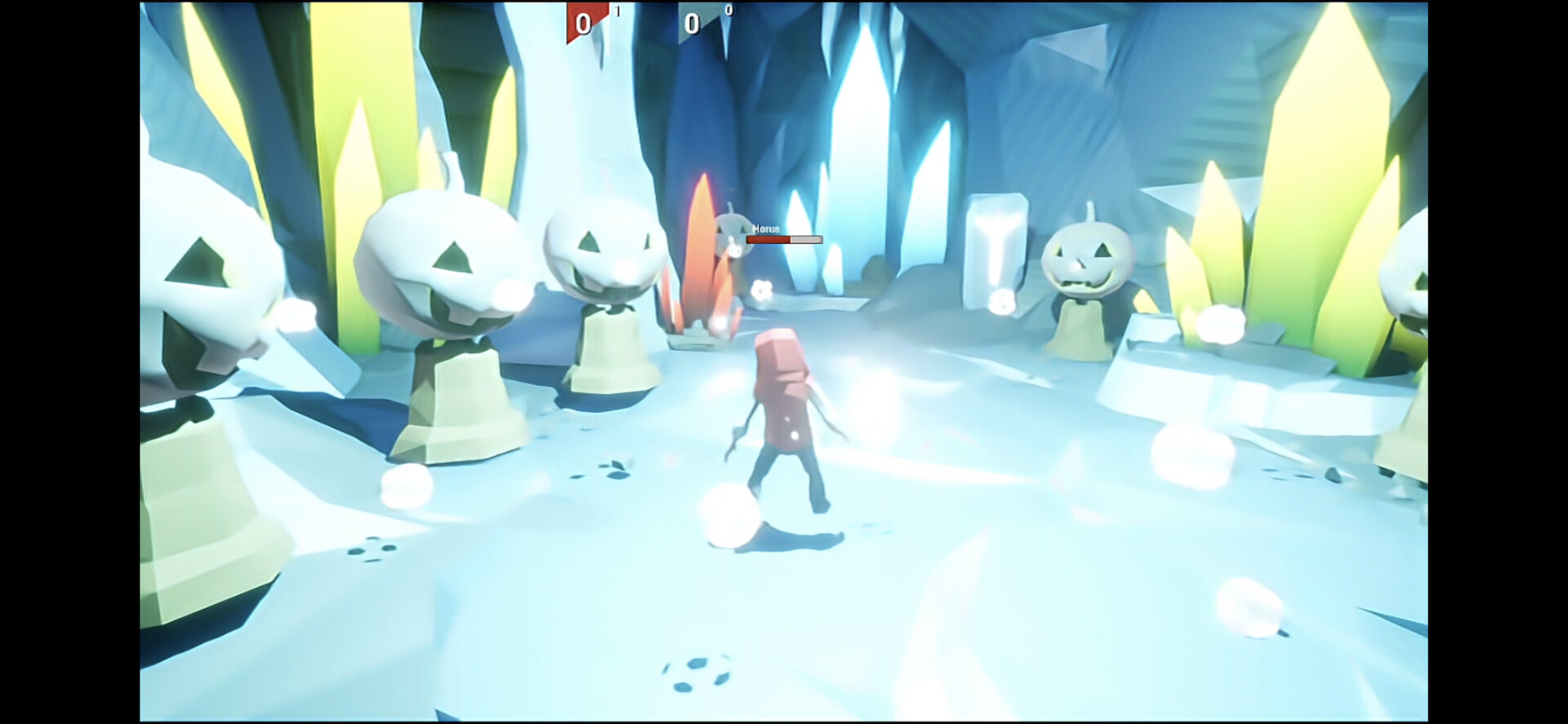The height and width of the screenshot is (724, 1568).
Task: Click the Horus name label
Action: tap(766, 228)
